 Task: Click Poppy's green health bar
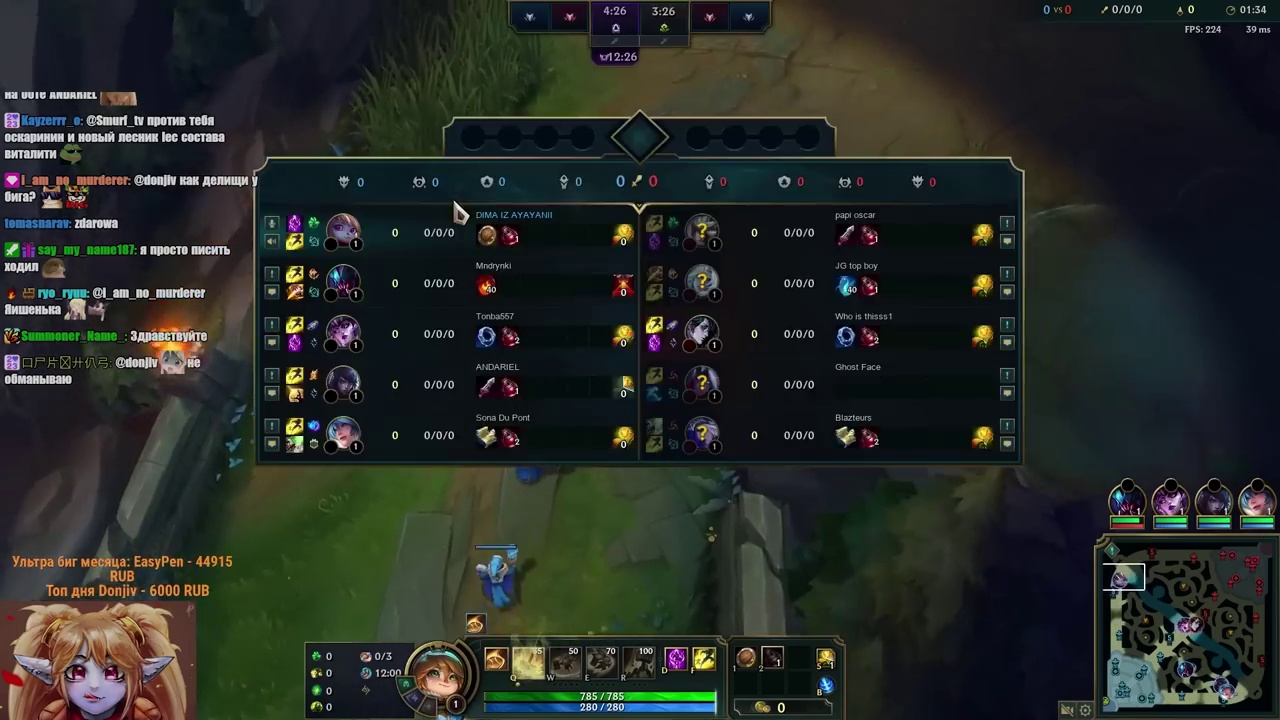click(x=600, y=697)
